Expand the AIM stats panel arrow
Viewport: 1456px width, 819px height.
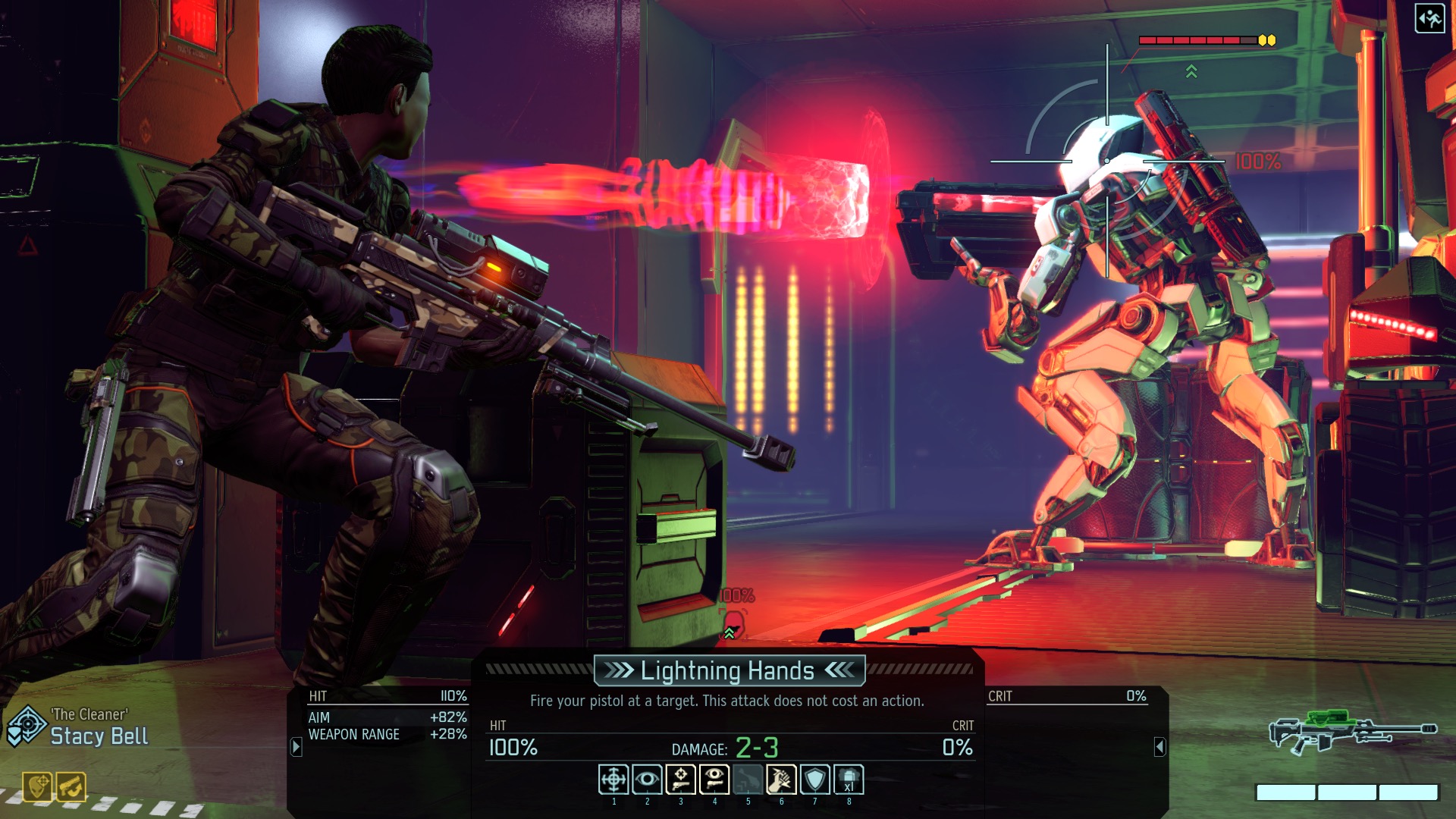(296, 745)
